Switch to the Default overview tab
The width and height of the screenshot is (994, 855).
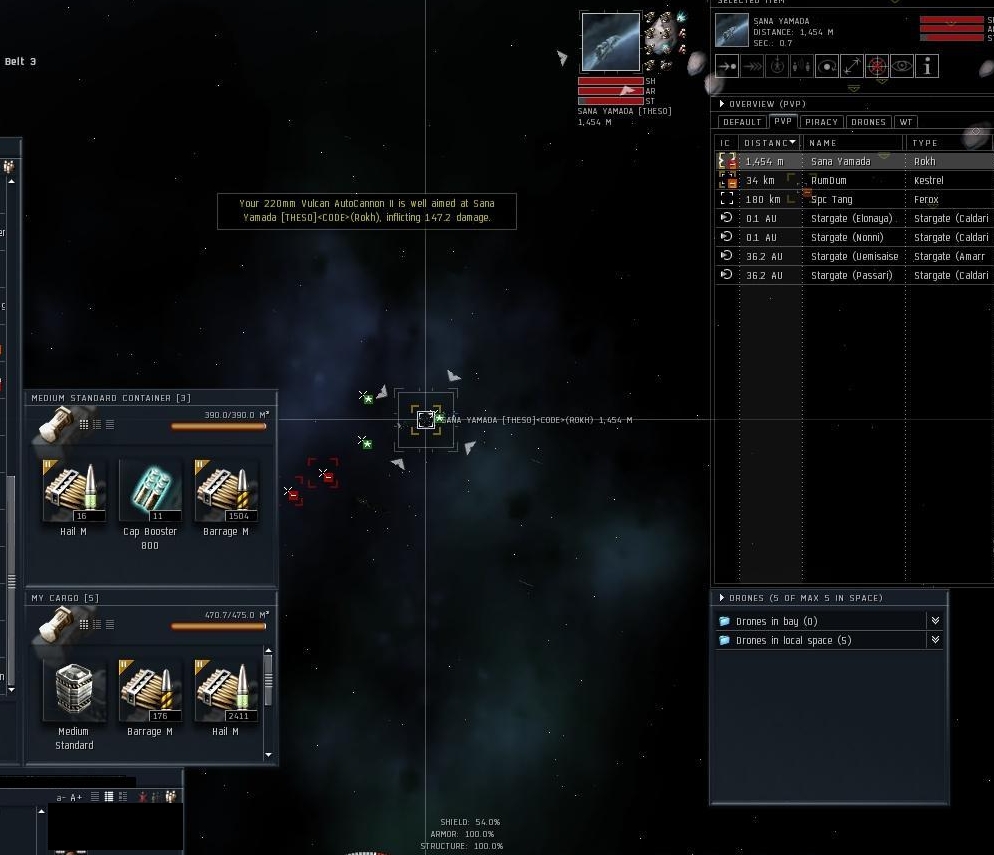click(742, 122)
